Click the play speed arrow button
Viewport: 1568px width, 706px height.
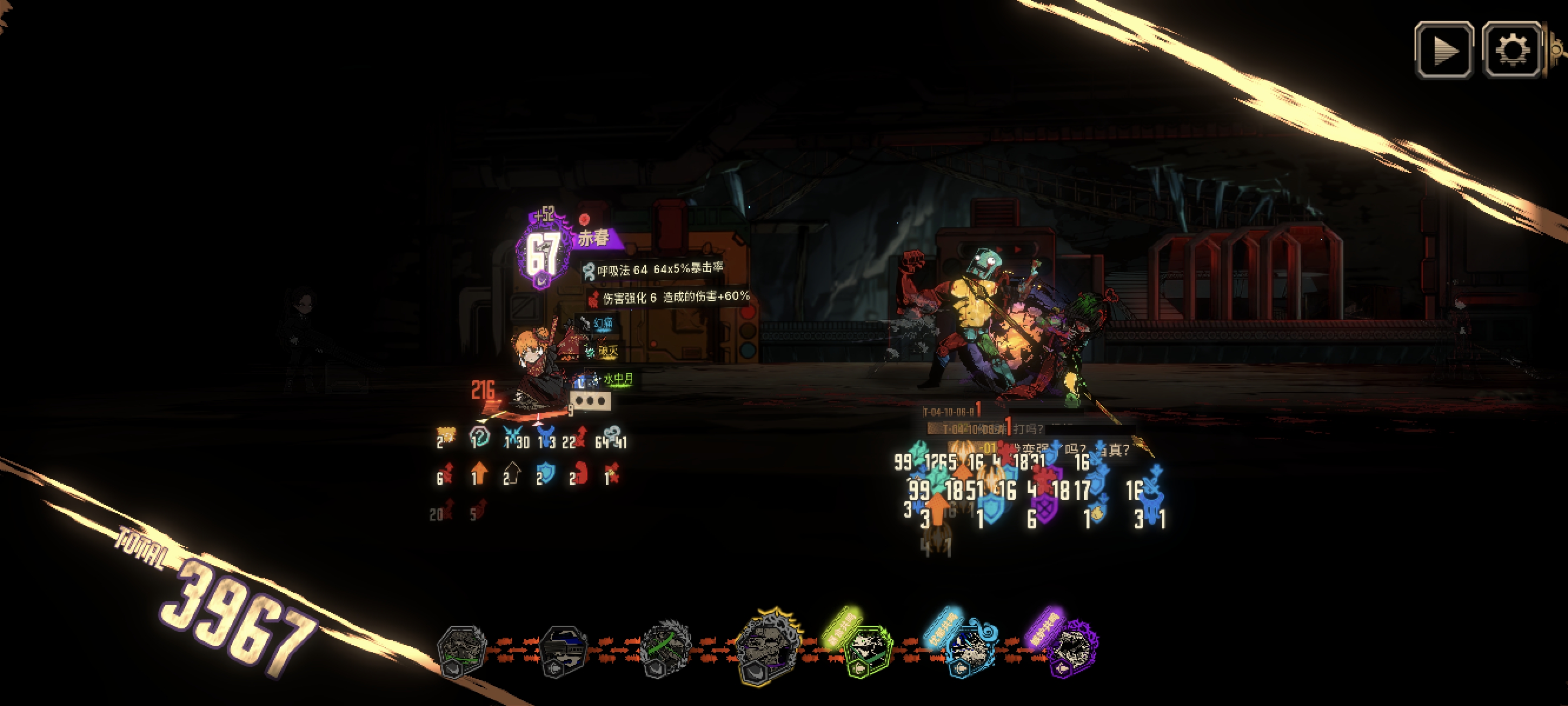pos(1443,50)
